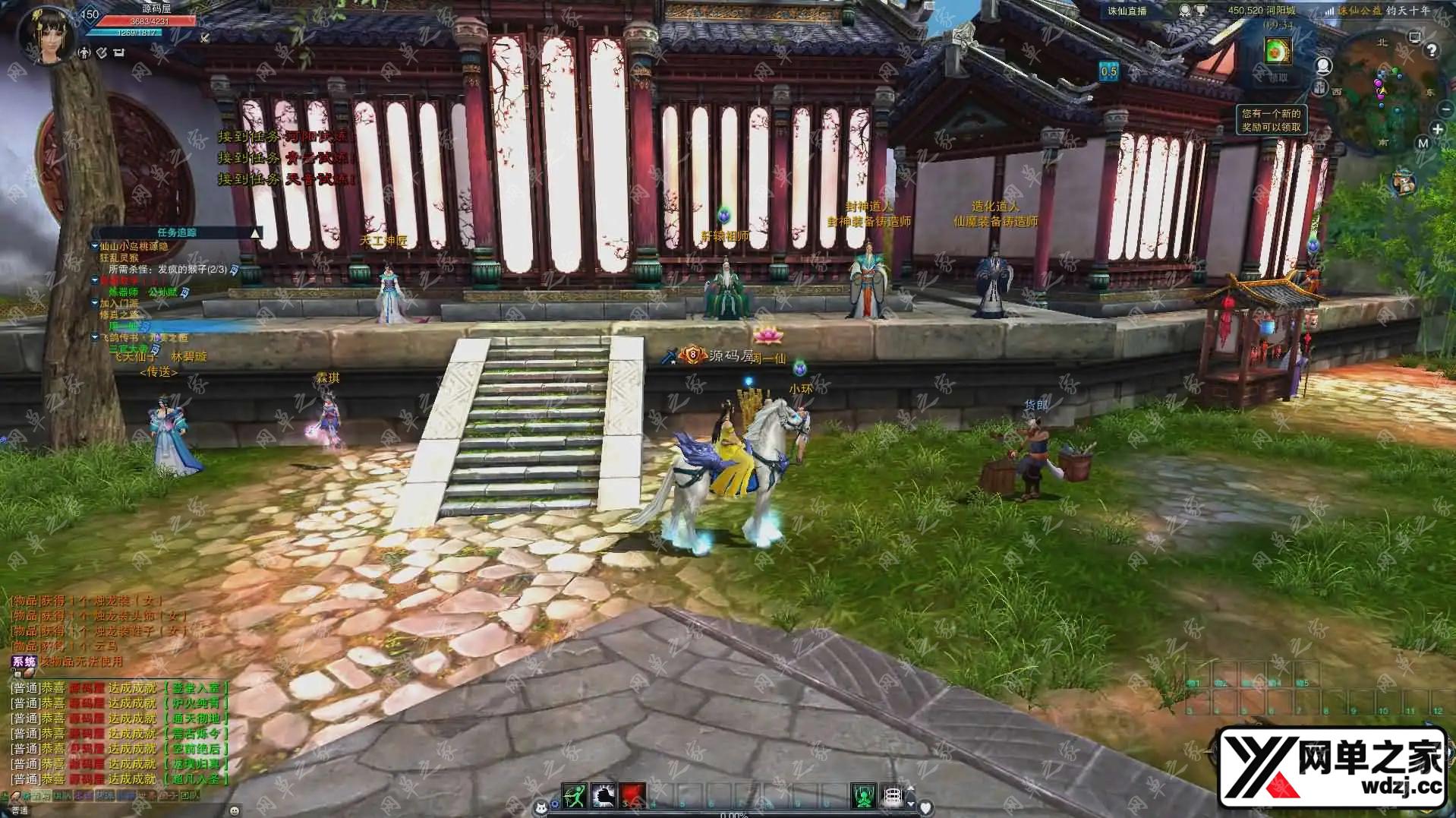Activate the green meditation skill icon
Screen dimensions: 1456x818
point(863,795)
